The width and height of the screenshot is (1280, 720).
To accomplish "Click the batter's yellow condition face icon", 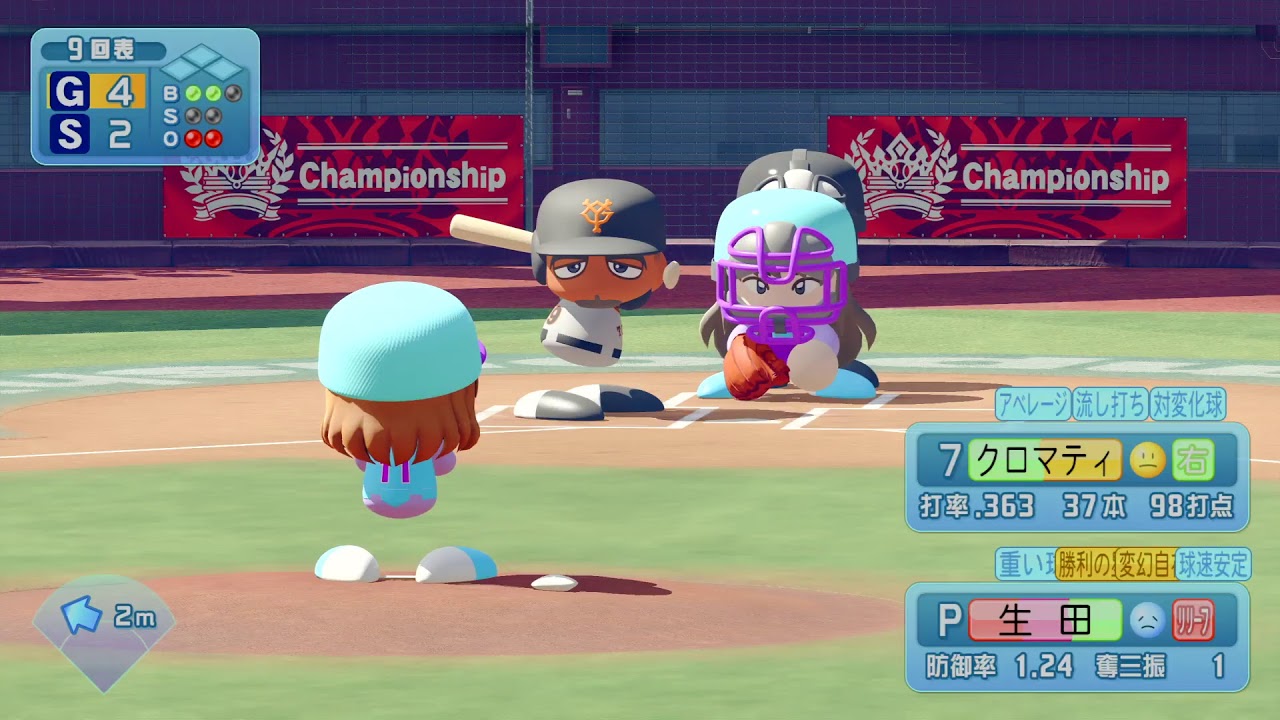I will (1148, 460).
